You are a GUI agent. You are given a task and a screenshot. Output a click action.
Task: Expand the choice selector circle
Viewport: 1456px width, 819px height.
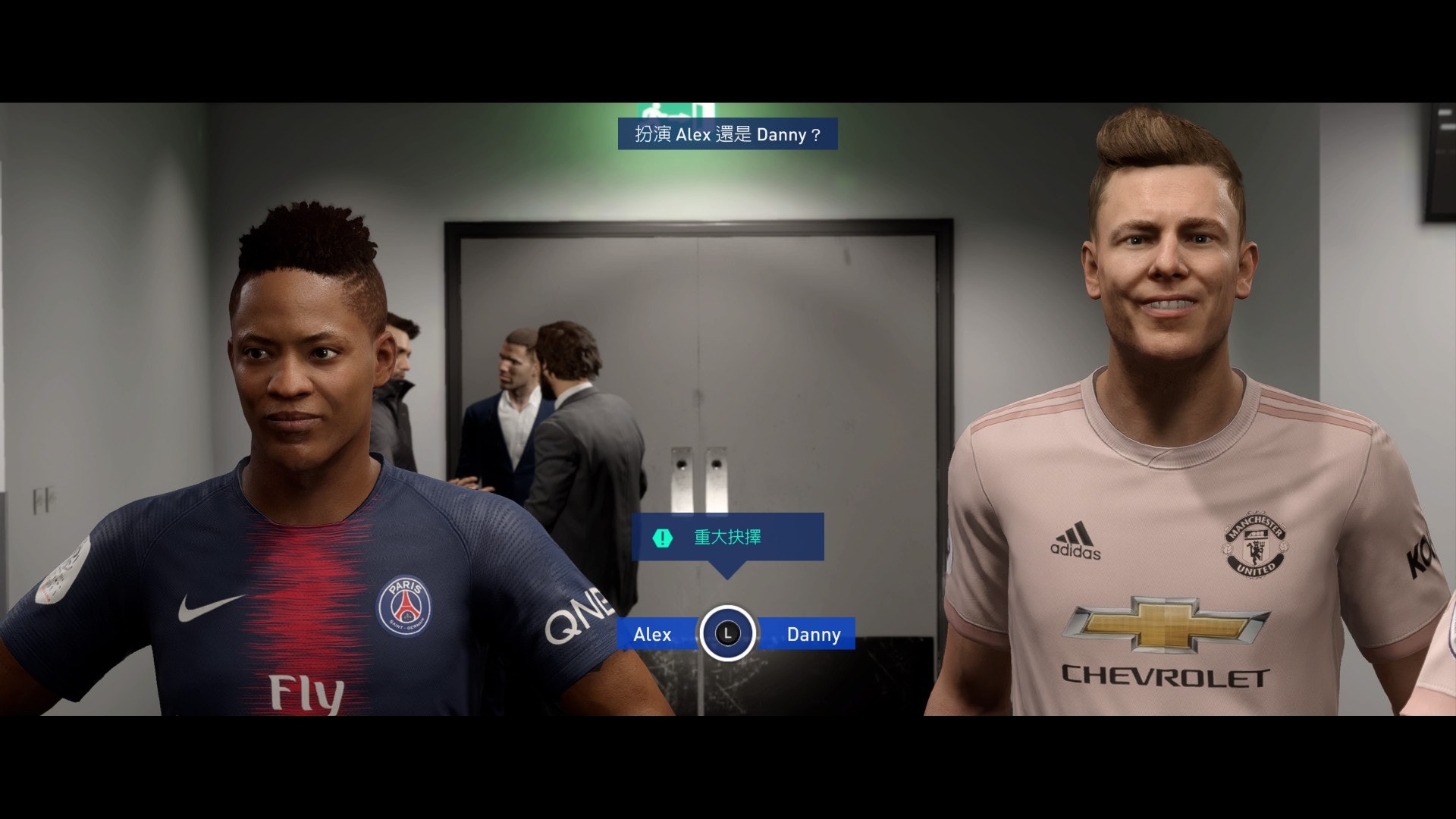pyautogui.click(x=727, y=635)
